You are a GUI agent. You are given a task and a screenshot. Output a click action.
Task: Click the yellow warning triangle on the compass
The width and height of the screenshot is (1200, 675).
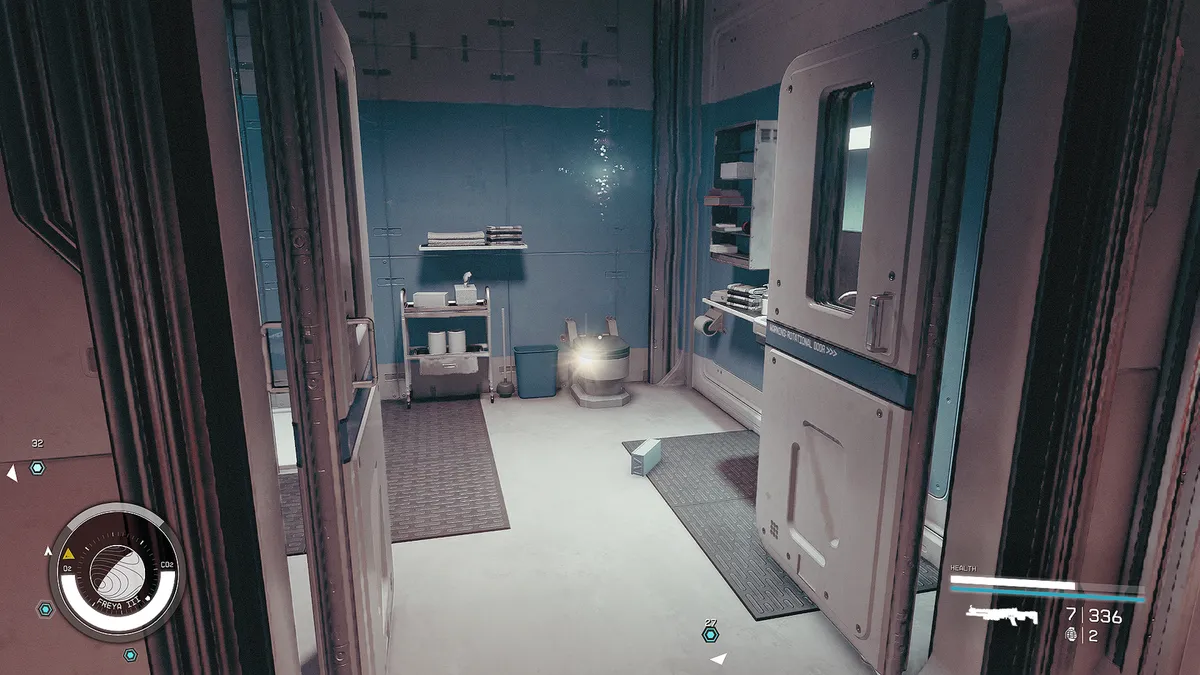coord(69,552)
